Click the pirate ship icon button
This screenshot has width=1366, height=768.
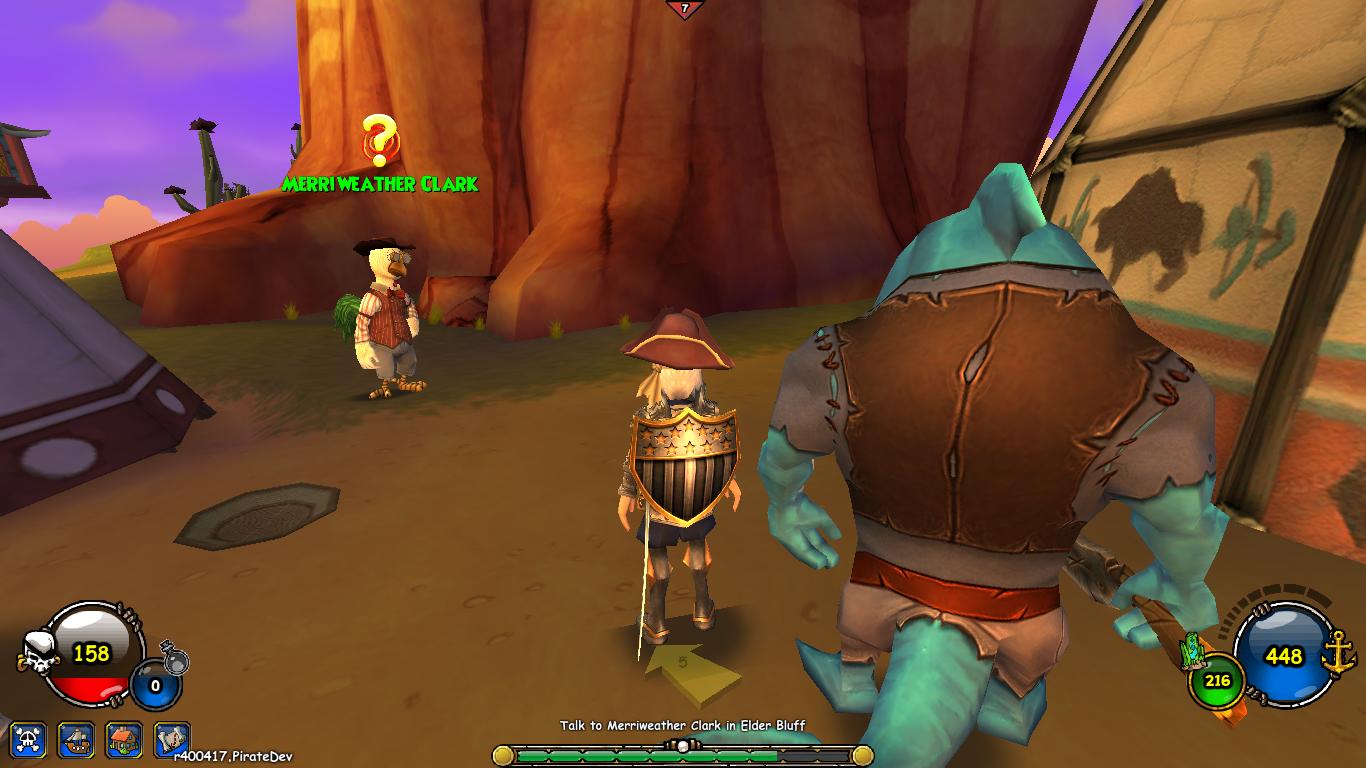76,739
